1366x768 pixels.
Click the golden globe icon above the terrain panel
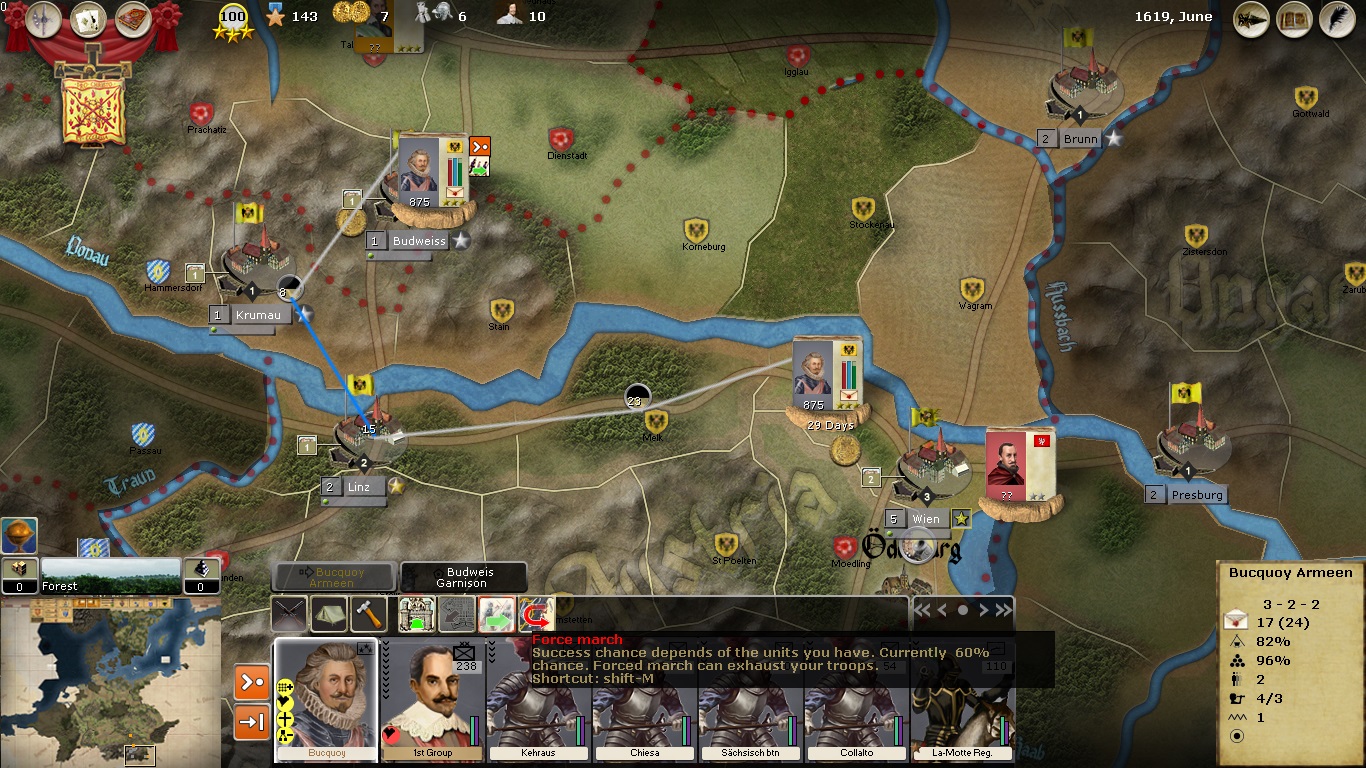click(19, 535)
